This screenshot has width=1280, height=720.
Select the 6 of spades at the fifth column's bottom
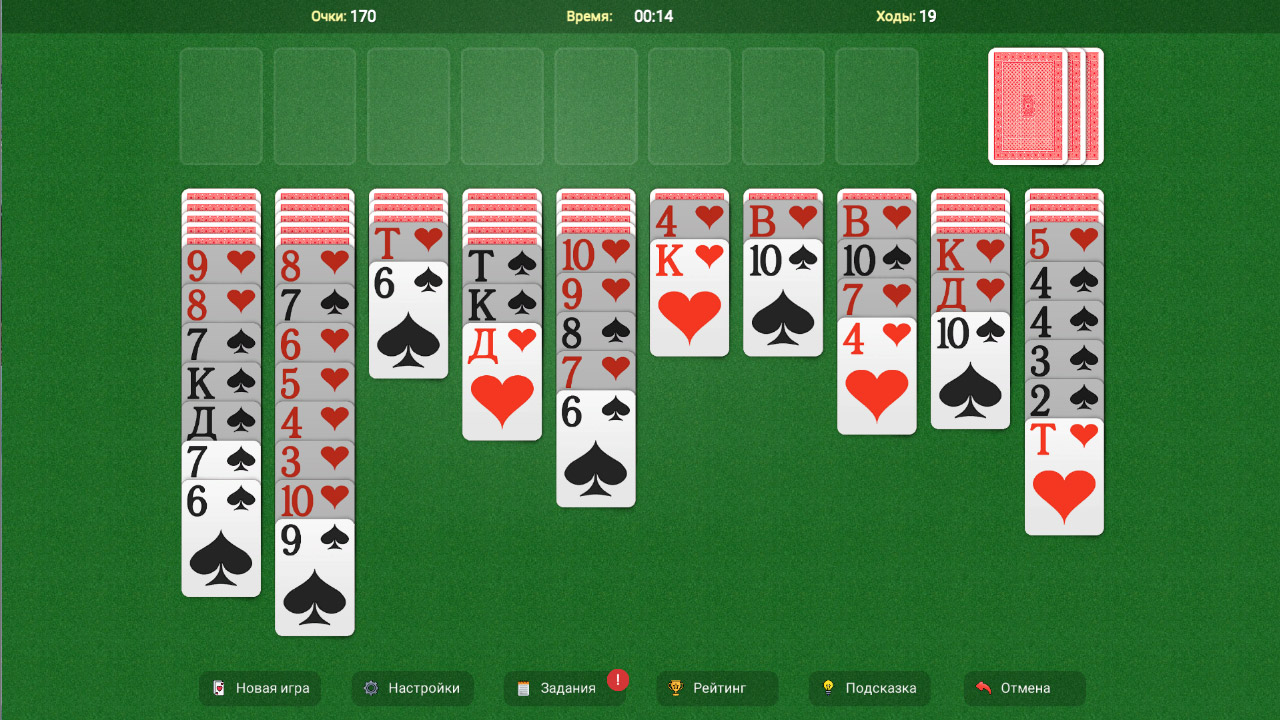pyautogui.click(x=595, y=450)
